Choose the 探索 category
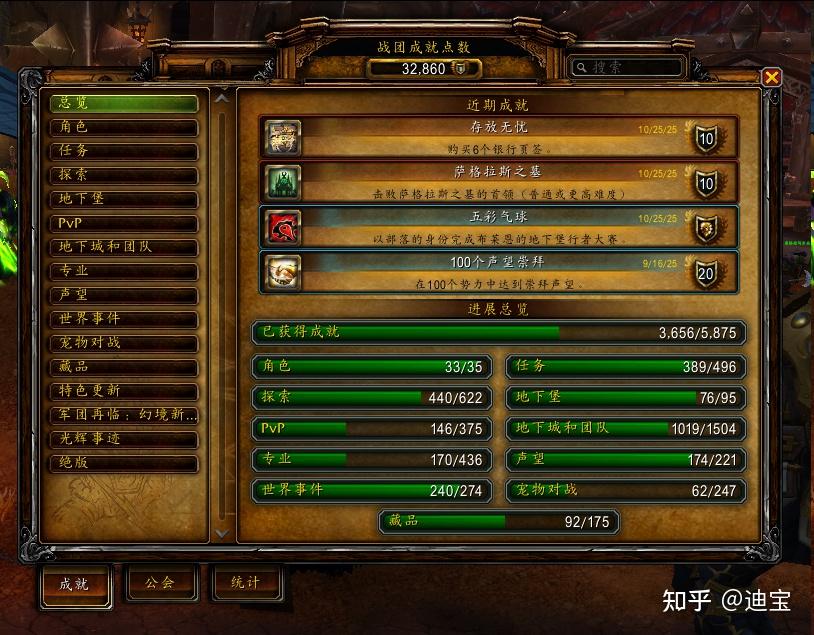The height and width of the screenshot is (635, 814). [124, 175]
